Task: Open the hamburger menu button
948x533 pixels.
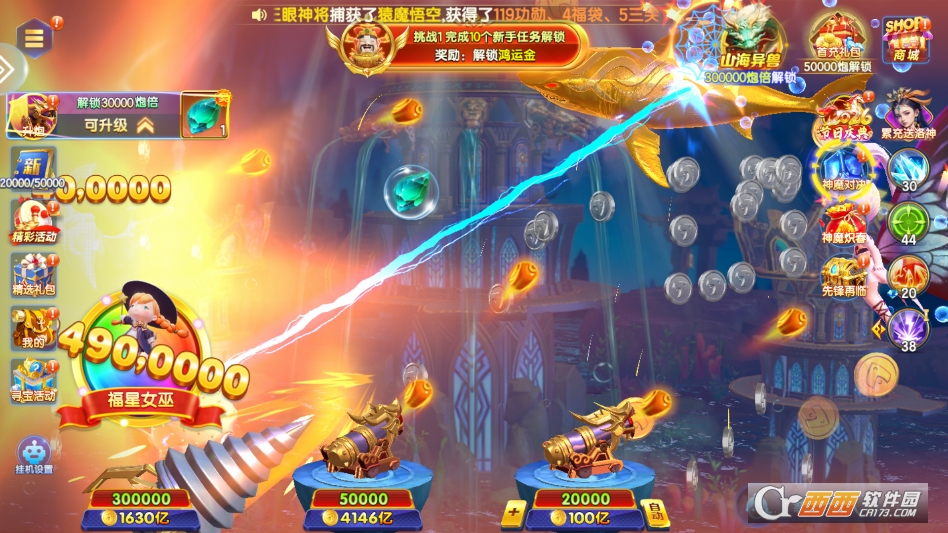Action: point(35,39)
